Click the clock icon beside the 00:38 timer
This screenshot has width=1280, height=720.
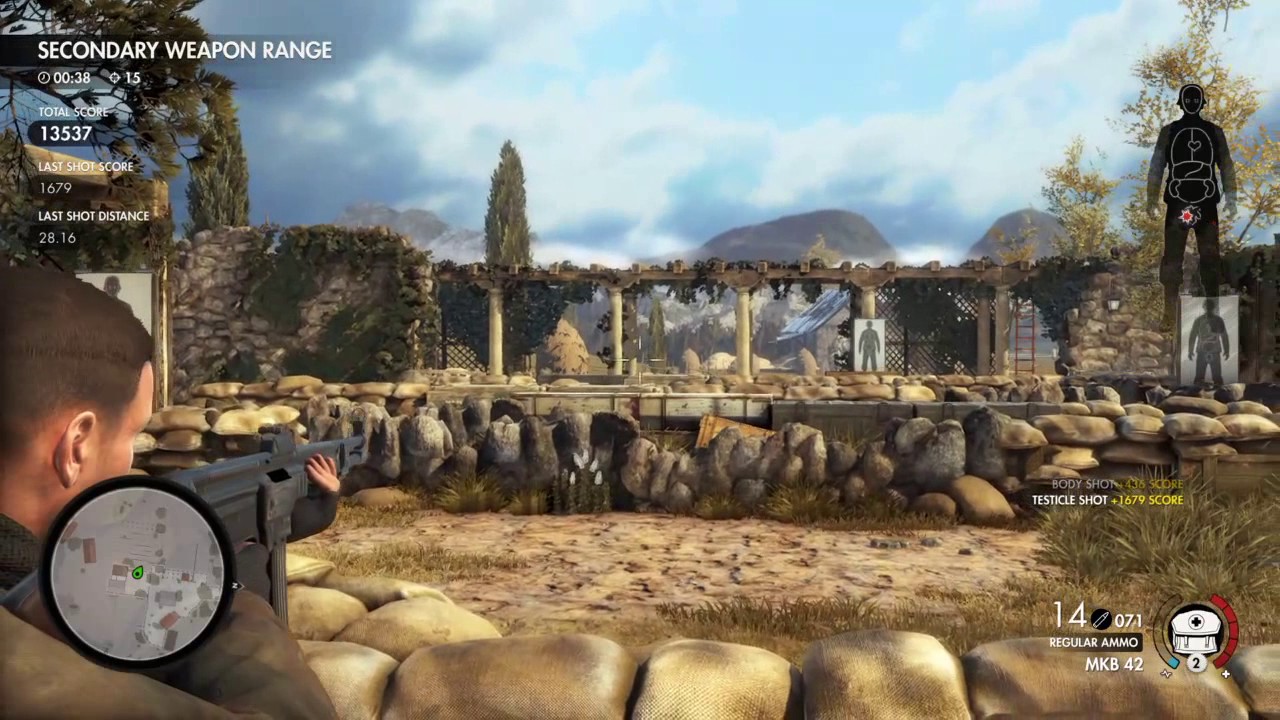coord(43,78)
